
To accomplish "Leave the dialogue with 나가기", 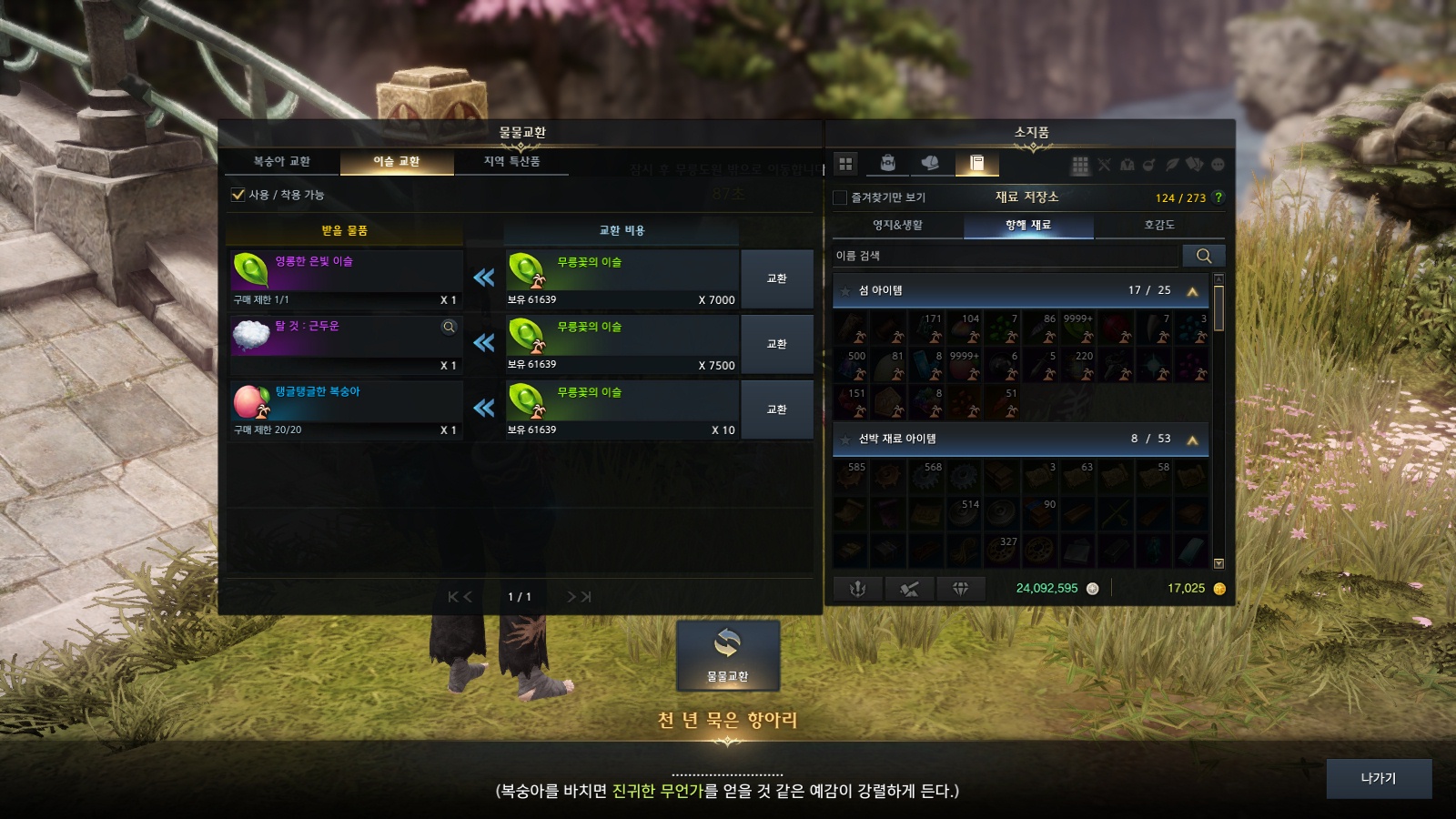I will click(x=1378, y=779).
